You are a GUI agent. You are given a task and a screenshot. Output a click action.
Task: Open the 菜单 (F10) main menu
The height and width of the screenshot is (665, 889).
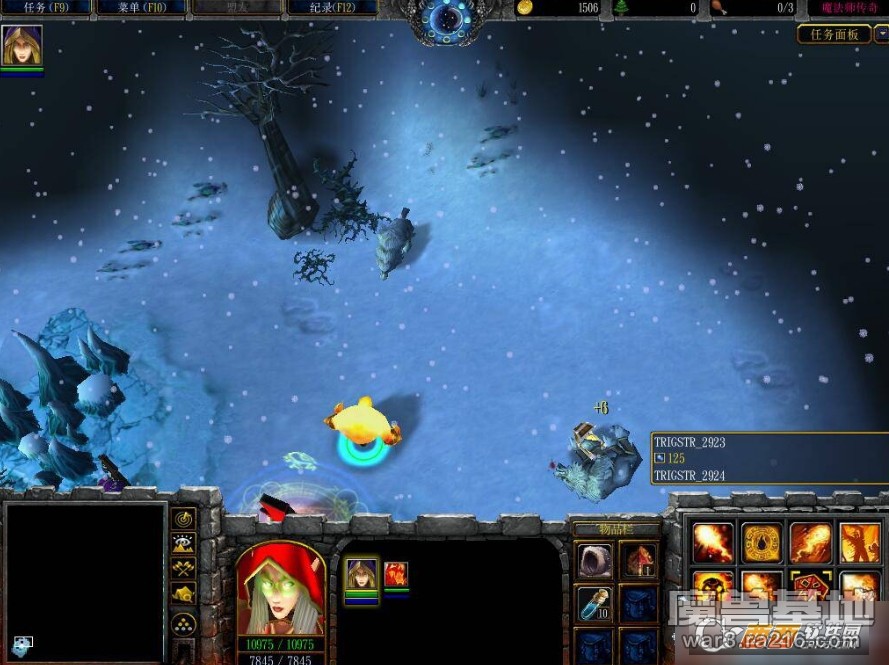click(141, 8)
